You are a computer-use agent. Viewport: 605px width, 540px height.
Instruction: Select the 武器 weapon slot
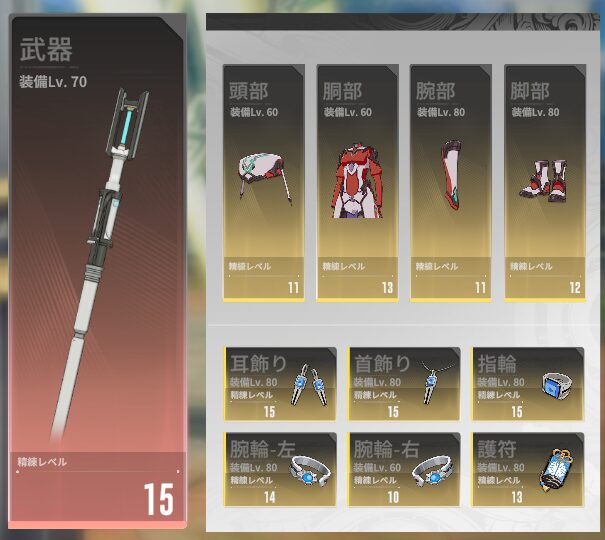click(95, 270)
